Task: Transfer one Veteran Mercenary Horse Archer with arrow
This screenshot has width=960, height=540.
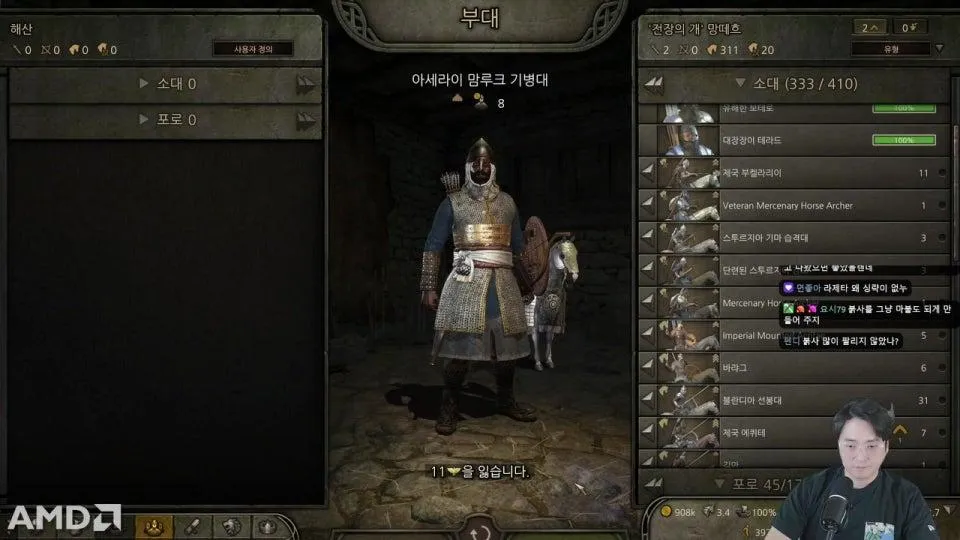Action: click(648, 205)
